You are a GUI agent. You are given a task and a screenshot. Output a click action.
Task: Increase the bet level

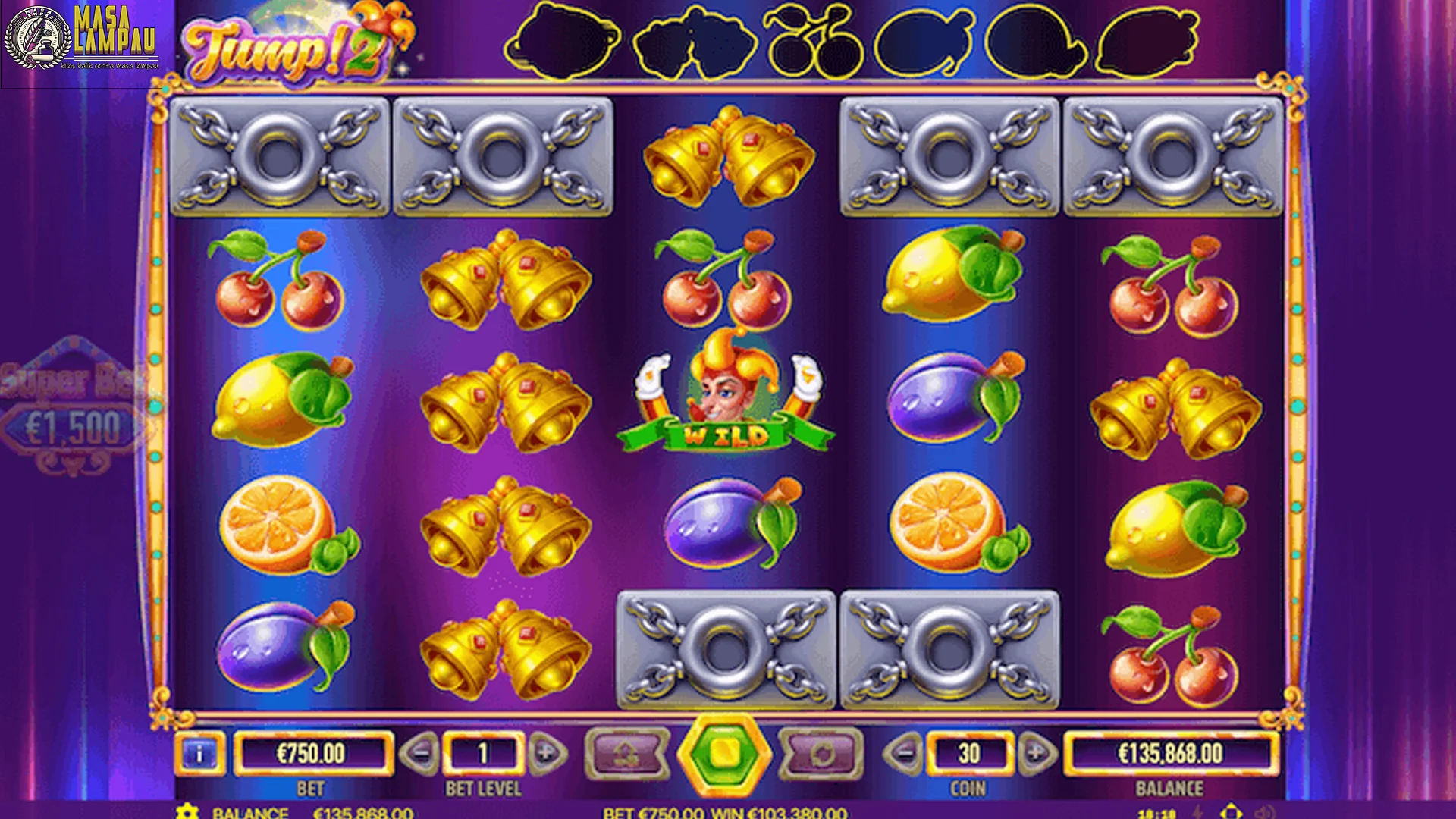pos(547,753)
